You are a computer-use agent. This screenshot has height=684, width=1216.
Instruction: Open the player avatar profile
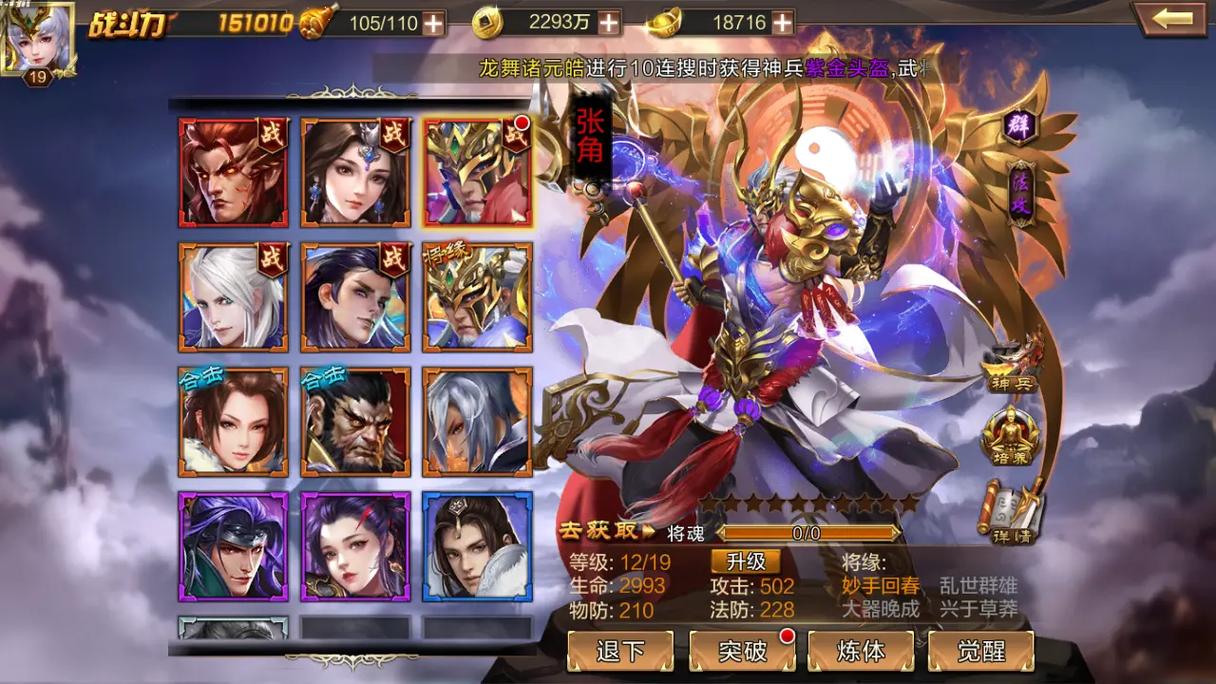(36, 40)
